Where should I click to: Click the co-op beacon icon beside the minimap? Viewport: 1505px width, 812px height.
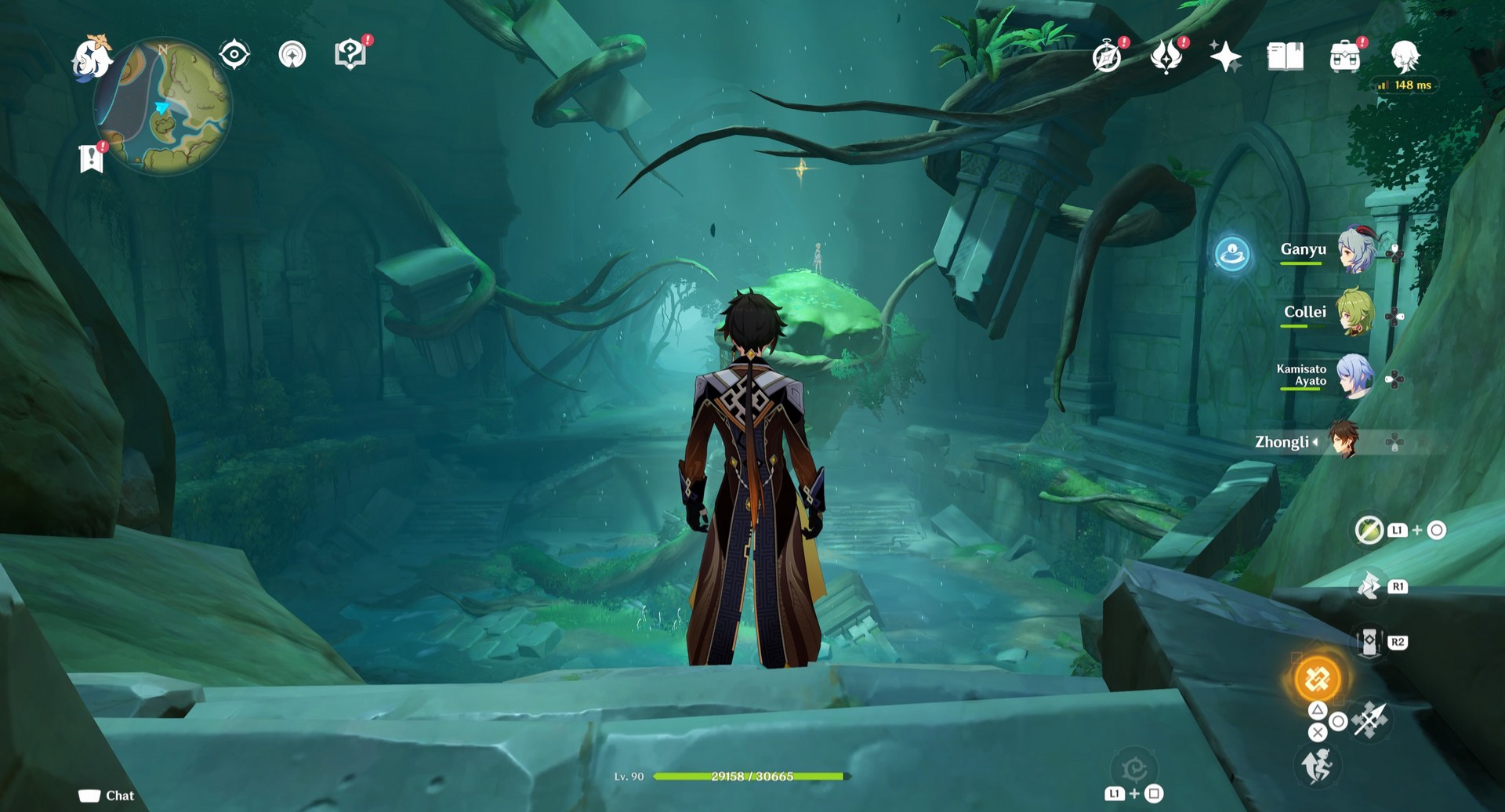click(x=292, y=55)
